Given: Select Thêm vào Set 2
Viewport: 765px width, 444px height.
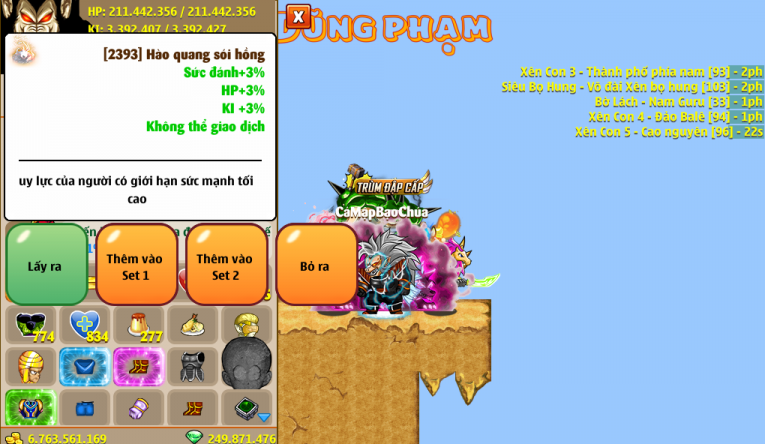Looking at the screenshot, I should (x=226, y=265).
